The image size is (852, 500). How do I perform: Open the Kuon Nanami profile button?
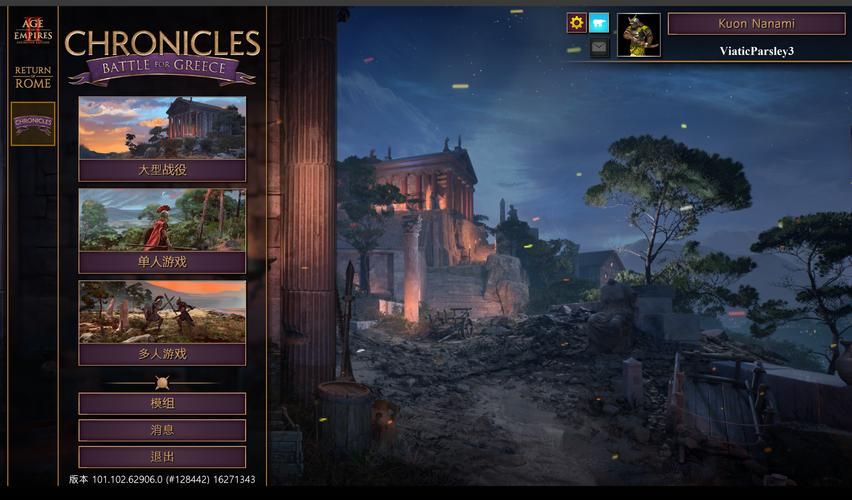click(x=756, y=23)
